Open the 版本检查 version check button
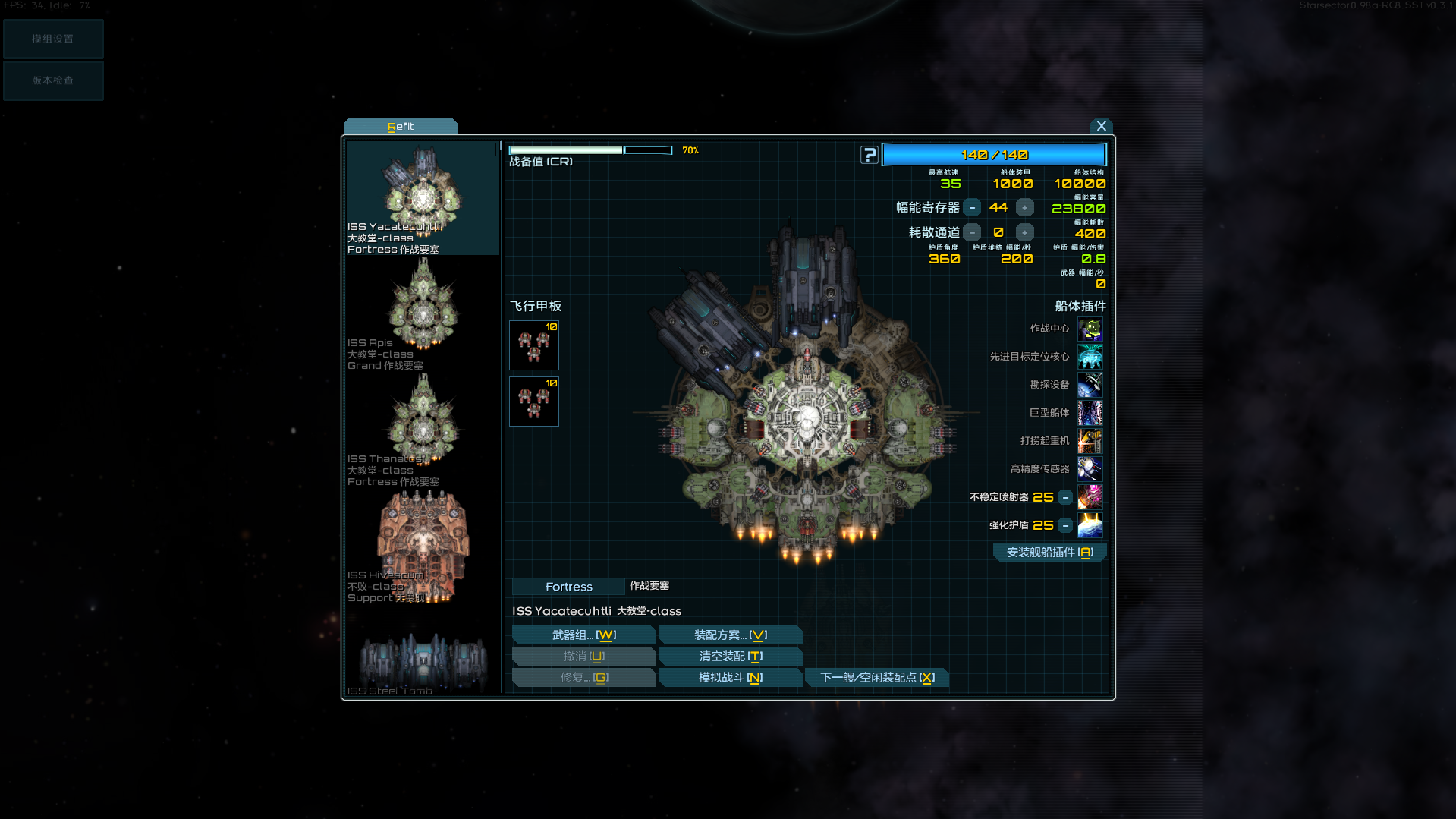 53,80
